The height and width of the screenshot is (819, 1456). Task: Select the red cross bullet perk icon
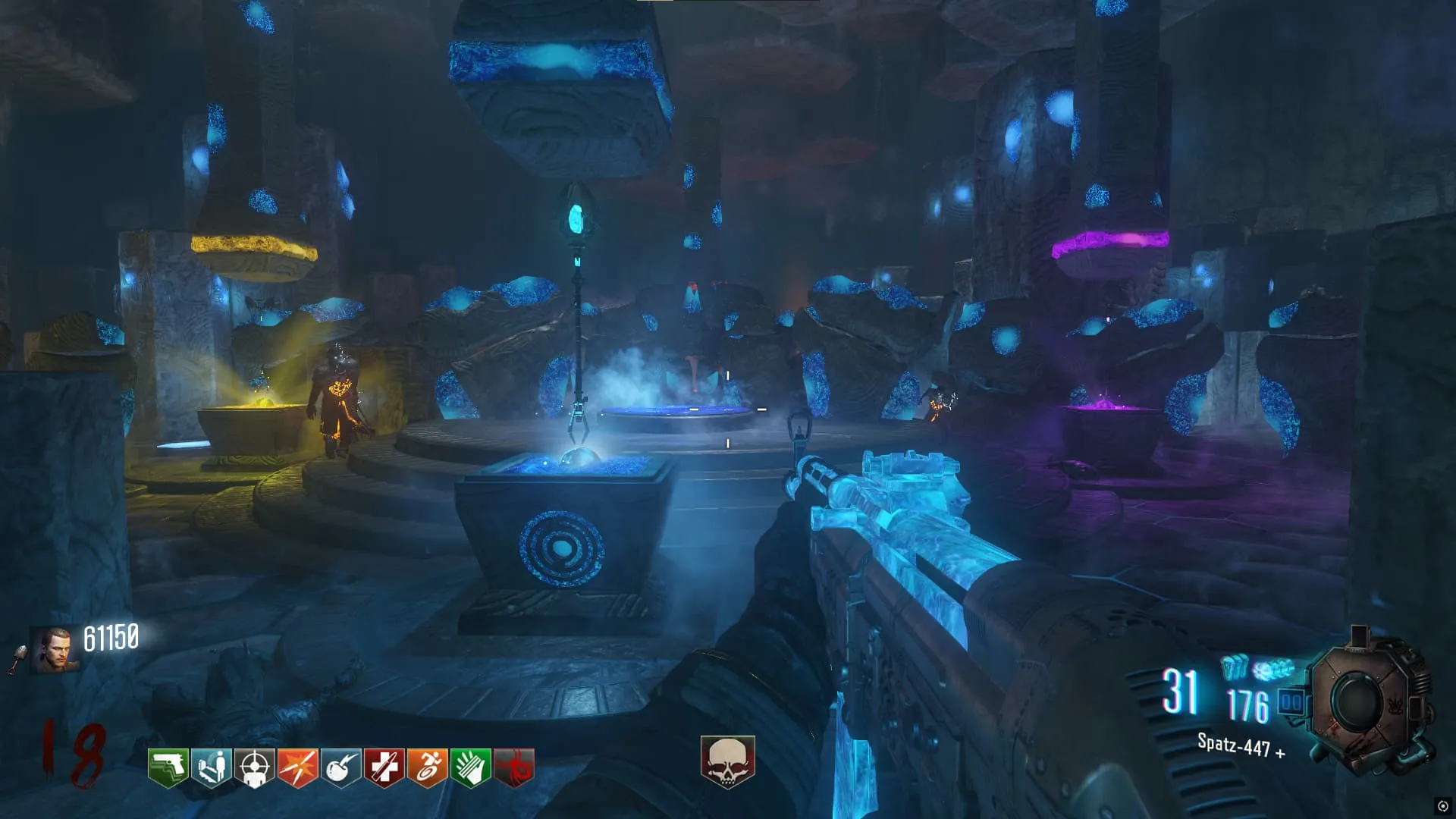point(384,767)
